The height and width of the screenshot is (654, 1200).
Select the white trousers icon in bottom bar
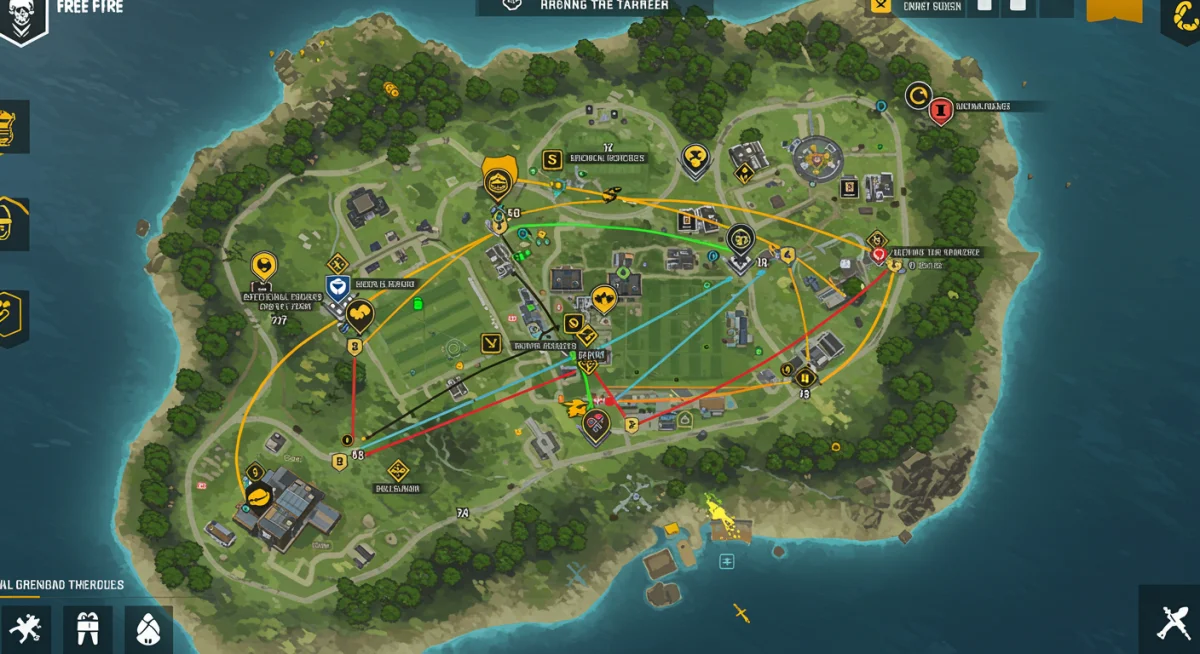[x=87, y=629]
